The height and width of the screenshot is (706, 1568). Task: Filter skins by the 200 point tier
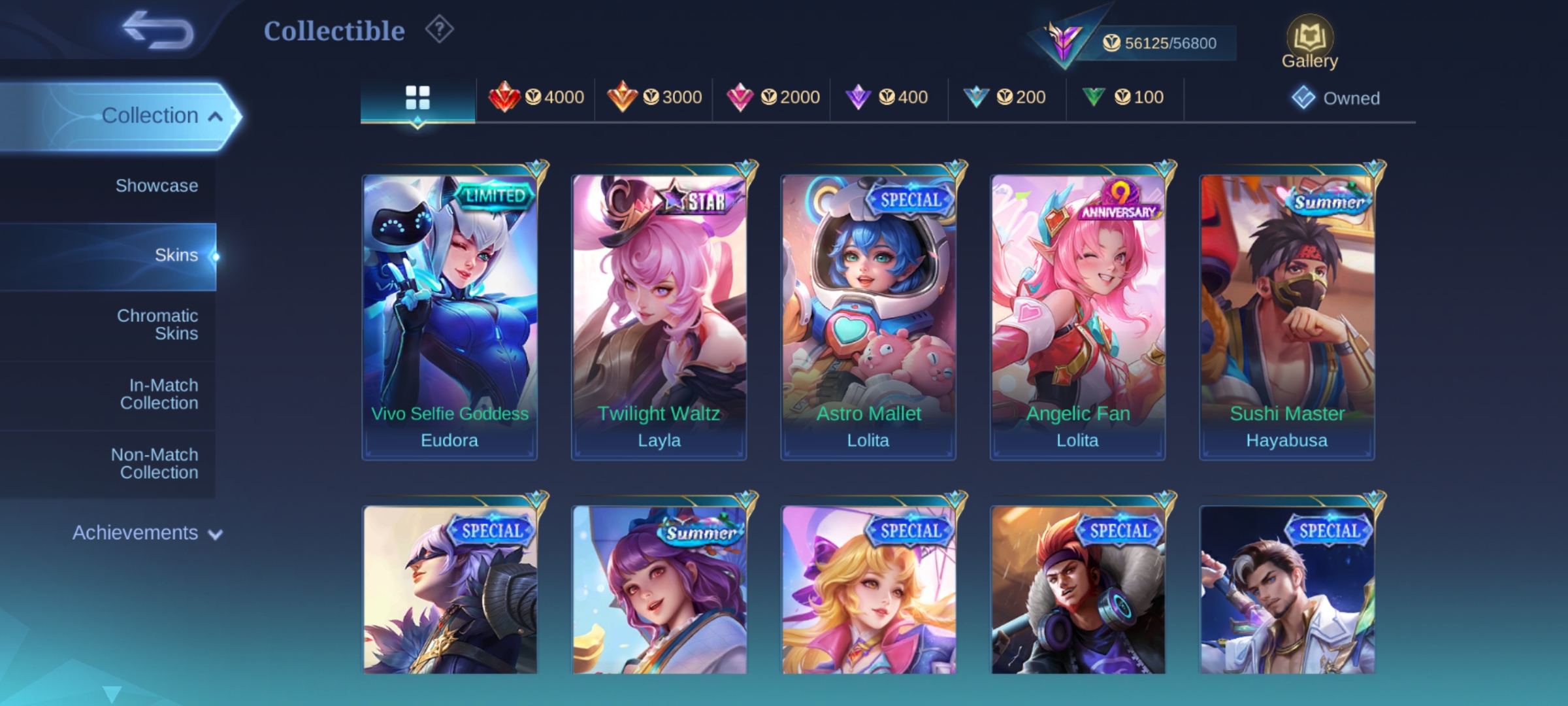[1004, 97]
